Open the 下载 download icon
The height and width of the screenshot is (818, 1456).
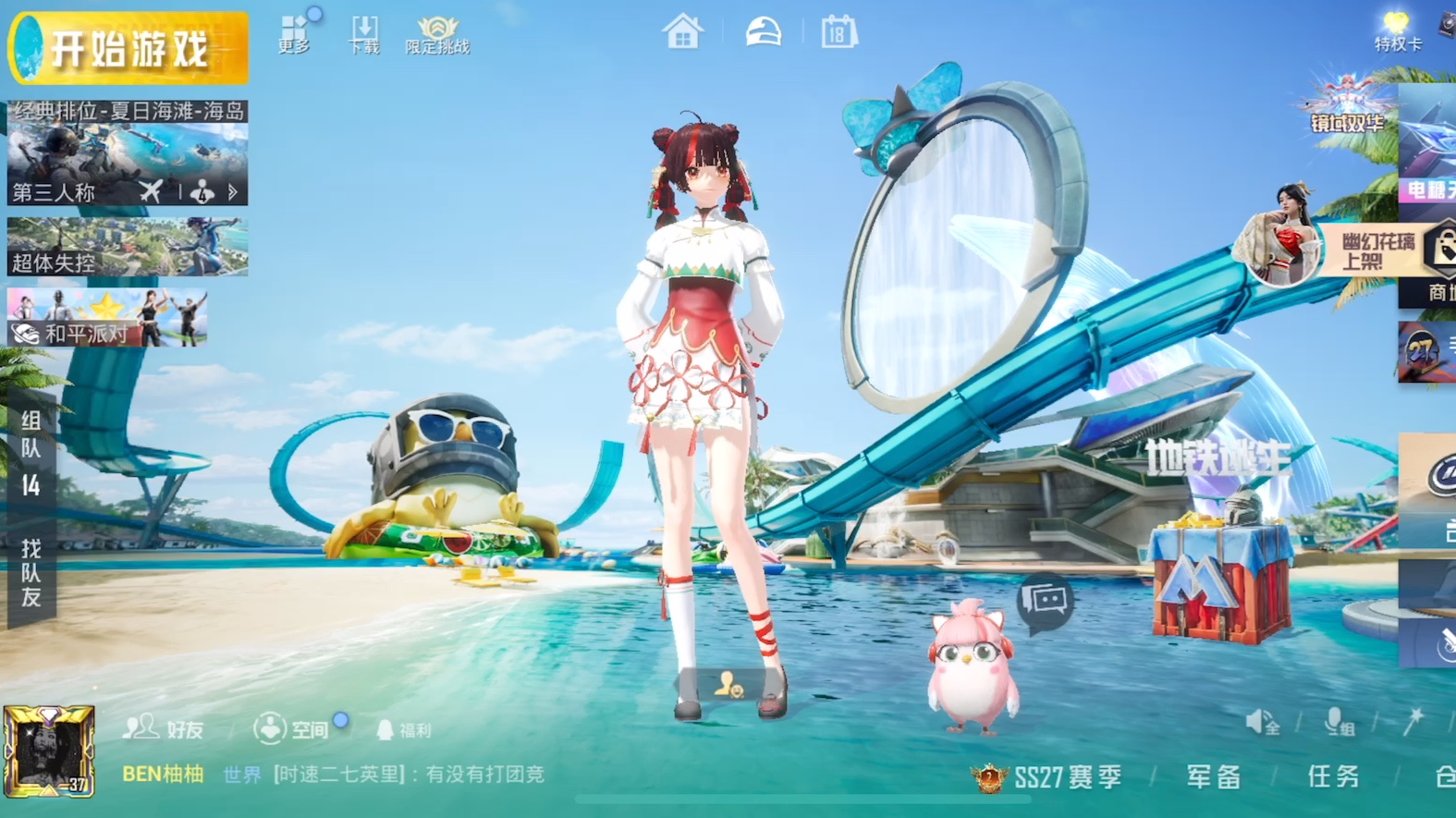pyautogui.click(x=363, y=35)
